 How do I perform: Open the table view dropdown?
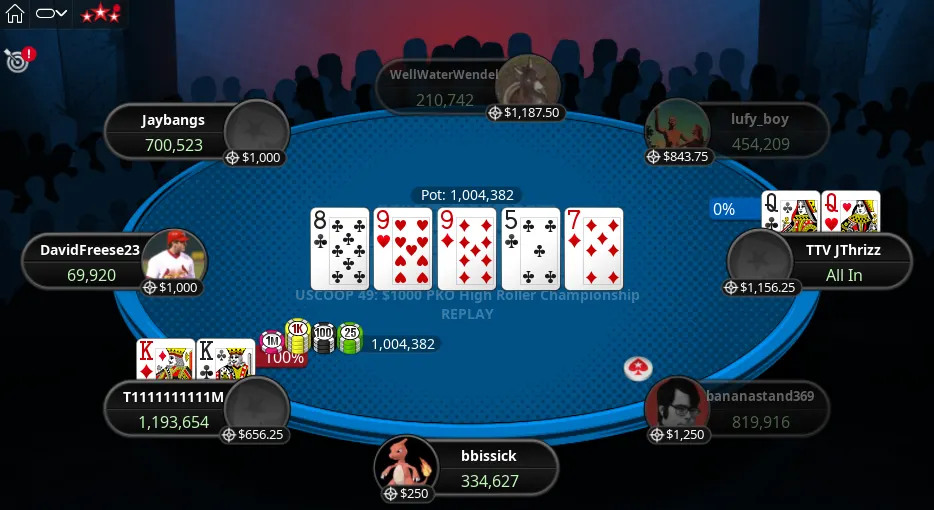coord(51,14)
